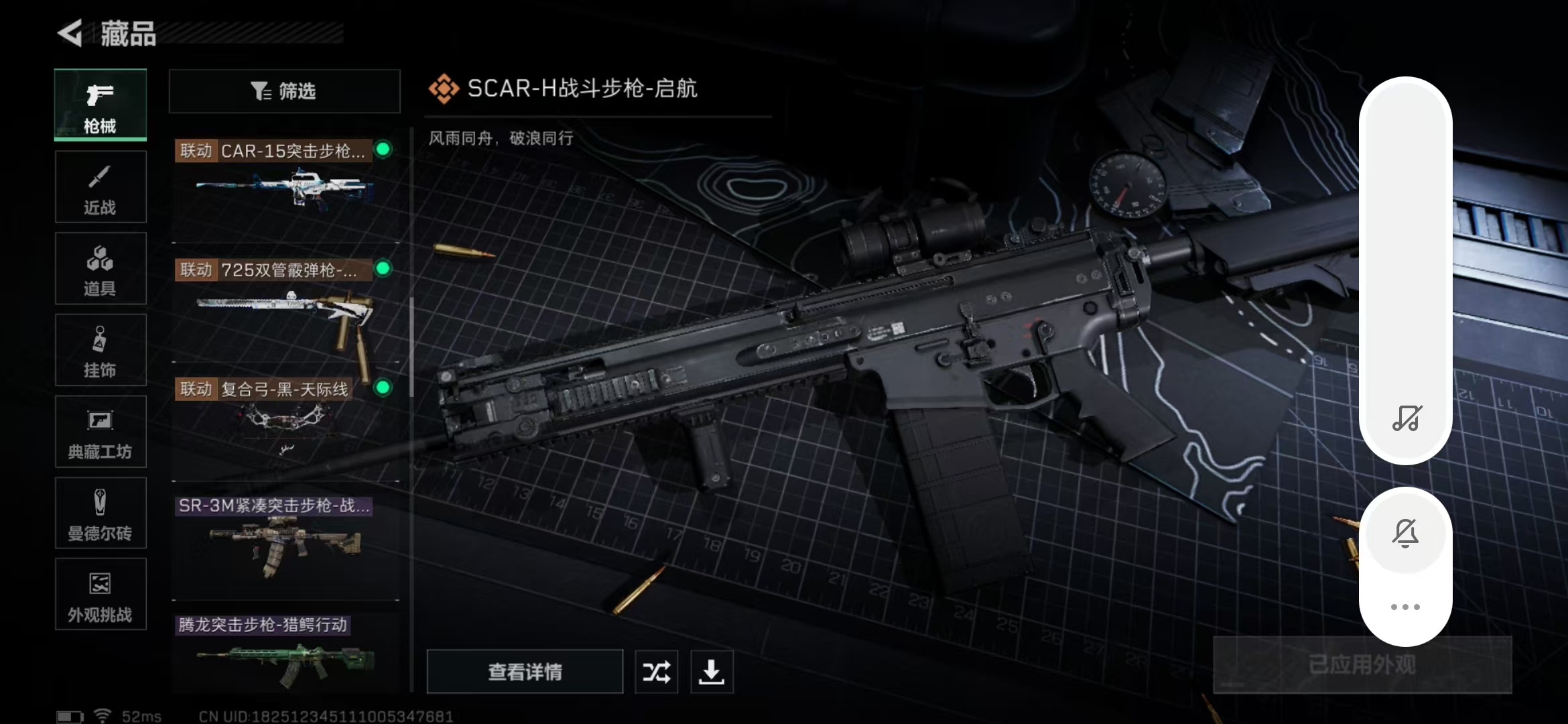
Task: Choose the 725双管霰弹枪 skin entry
Action: pyautogui.click(x=284, y=302)
